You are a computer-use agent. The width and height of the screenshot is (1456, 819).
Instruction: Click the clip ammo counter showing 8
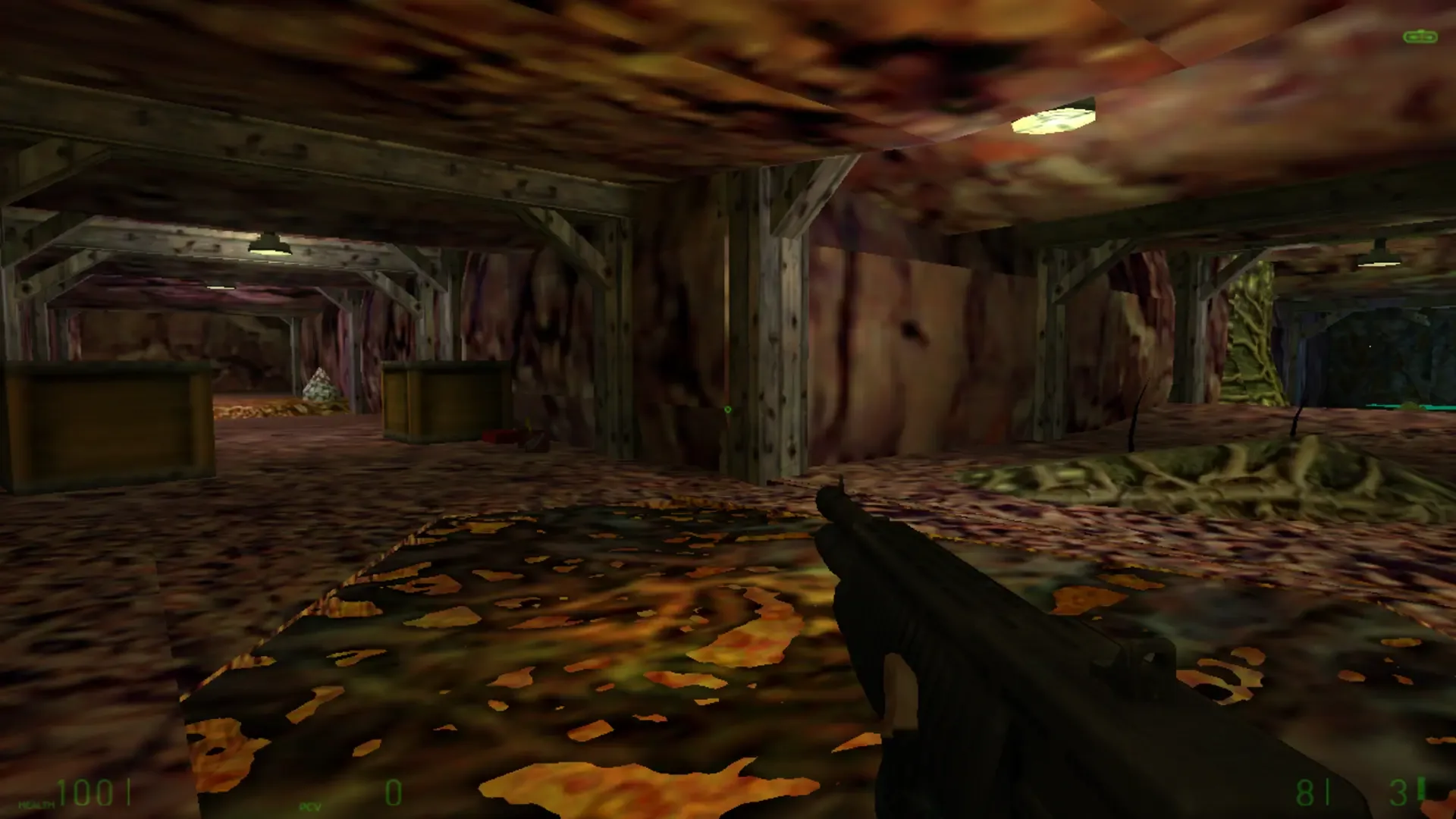point(1306,790)
